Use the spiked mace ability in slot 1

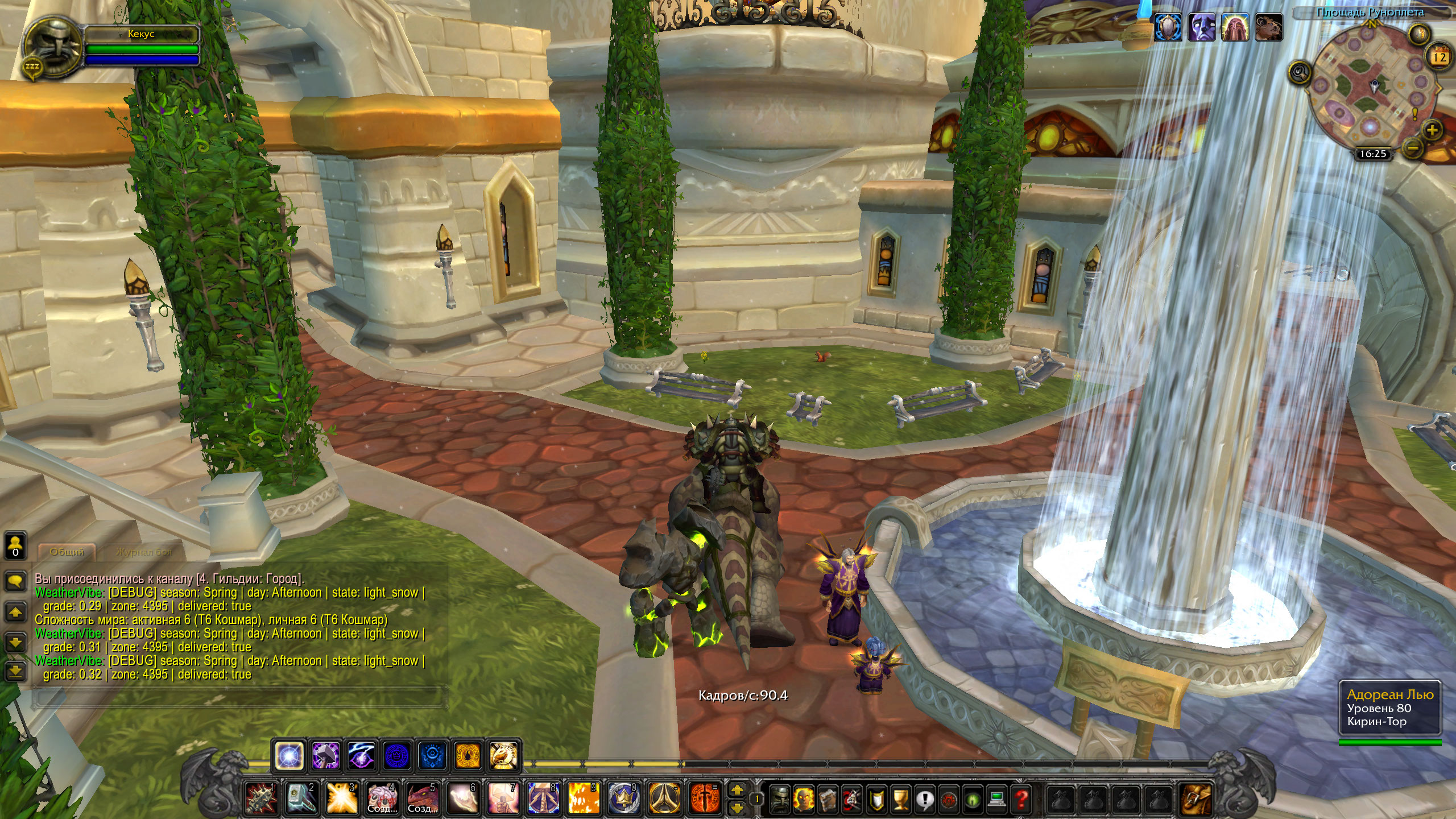click(x=261, y=798)
